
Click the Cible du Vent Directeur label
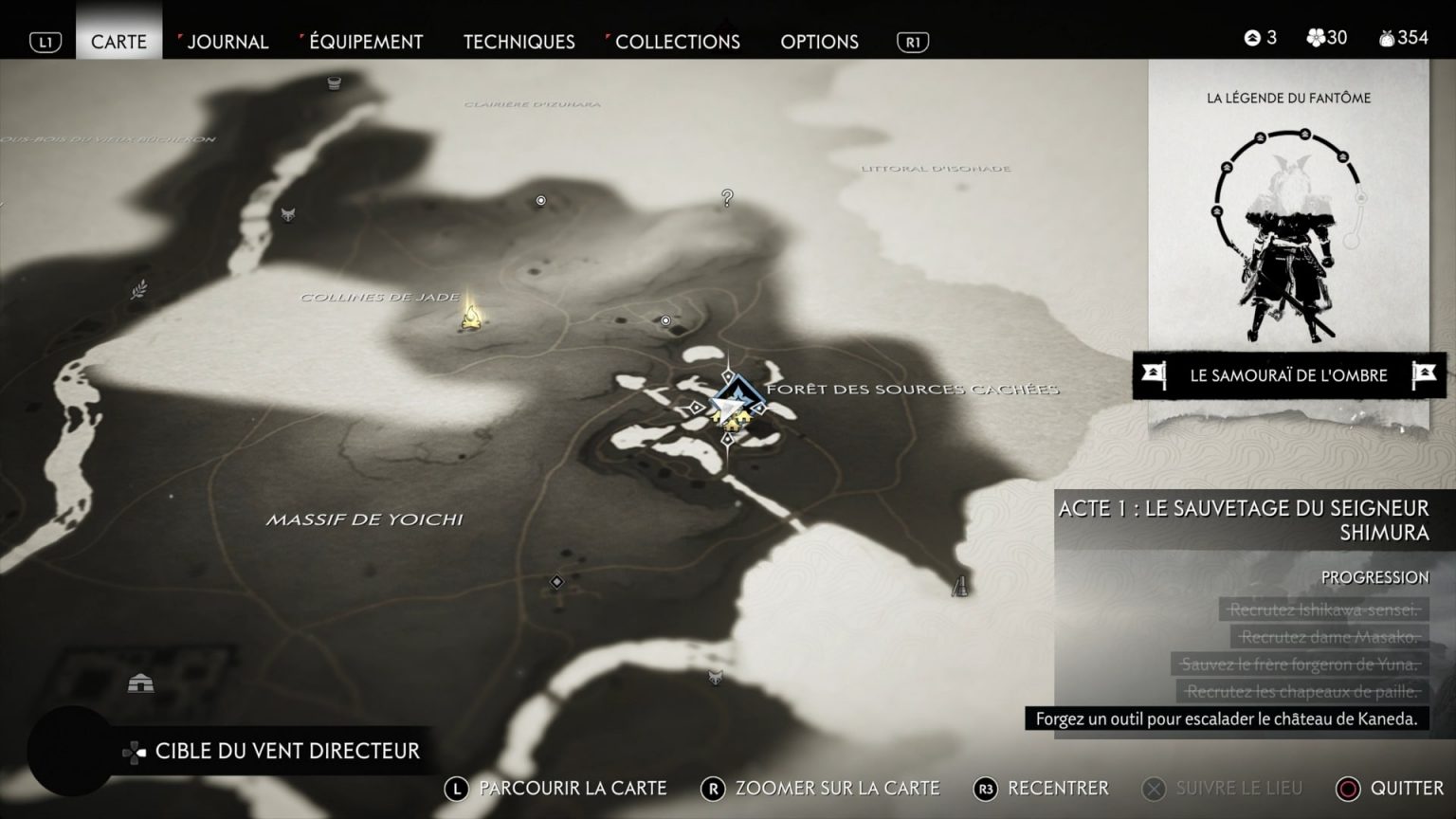pyautogui.click(x=286, y=751)
